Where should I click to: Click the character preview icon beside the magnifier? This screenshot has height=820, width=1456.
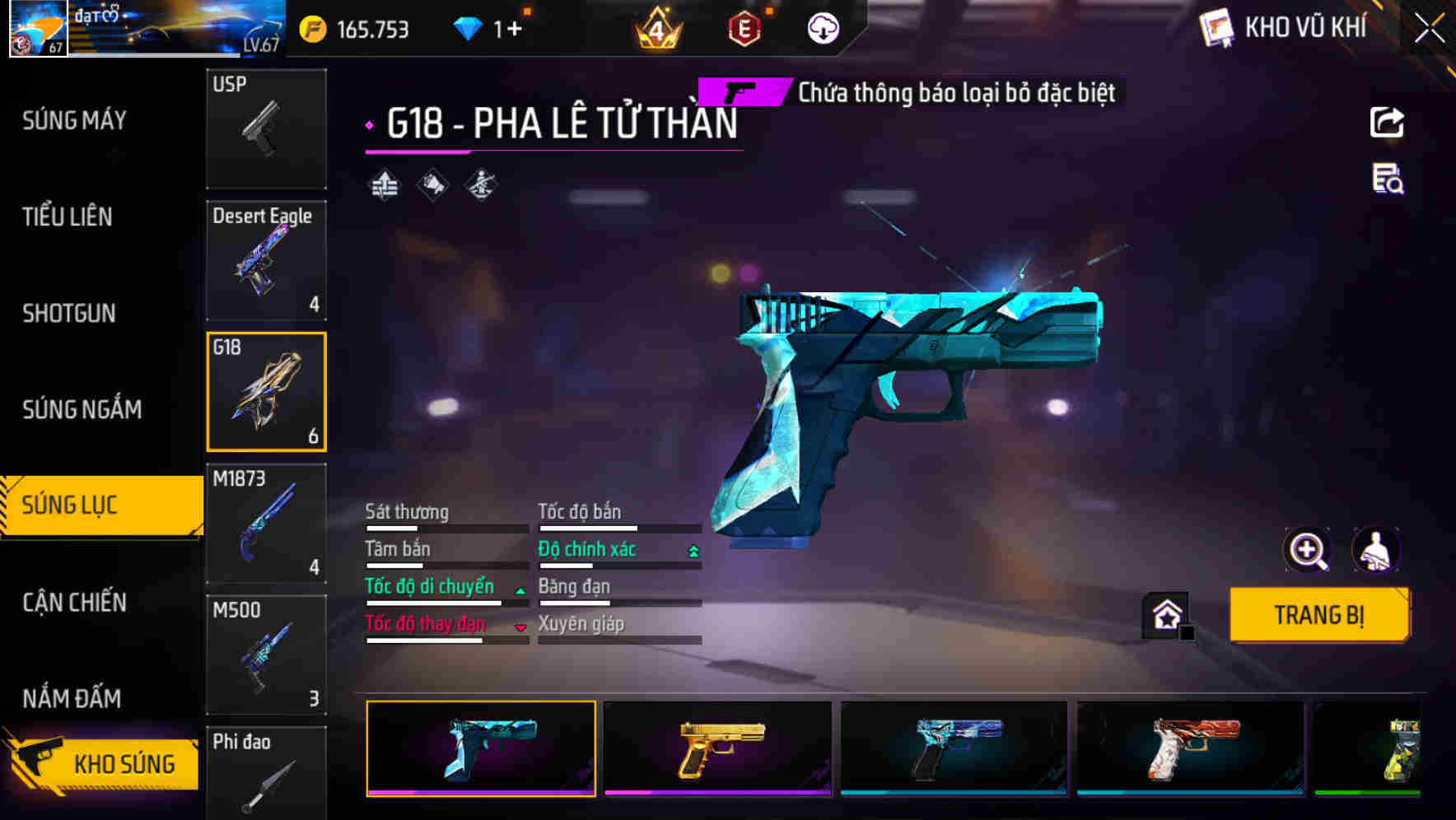pyautogui.click(x=1377, y=550)
